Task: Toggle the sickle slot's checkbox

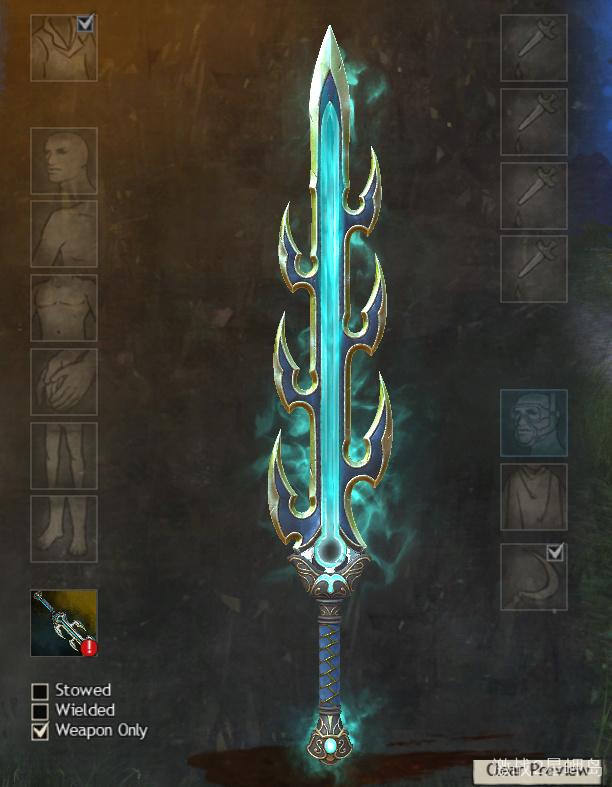Action: click(x=556, y=552)
